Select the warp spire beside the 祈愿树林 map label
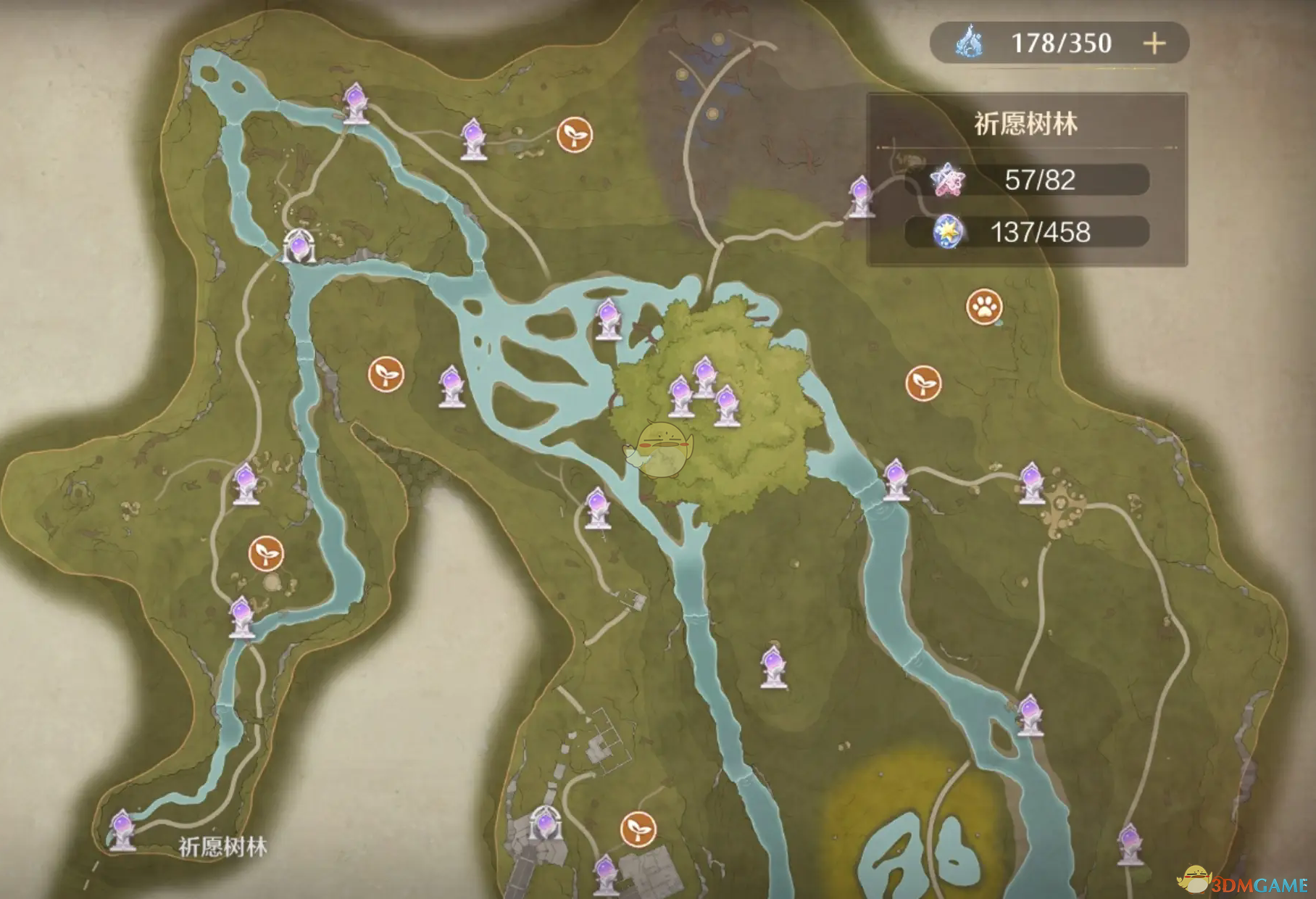The width and height of the screenshot is (1316, 899). point(122,829)
